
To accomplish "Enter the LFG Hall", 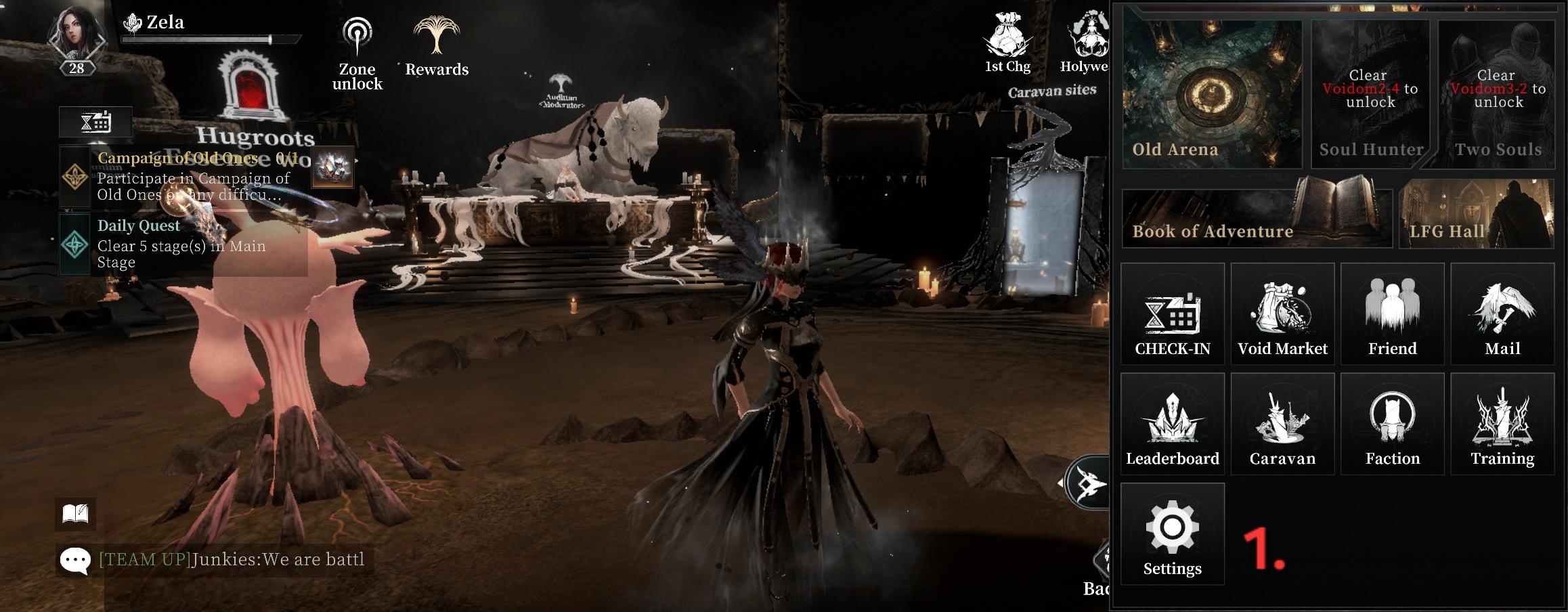I will point(1476,215).
